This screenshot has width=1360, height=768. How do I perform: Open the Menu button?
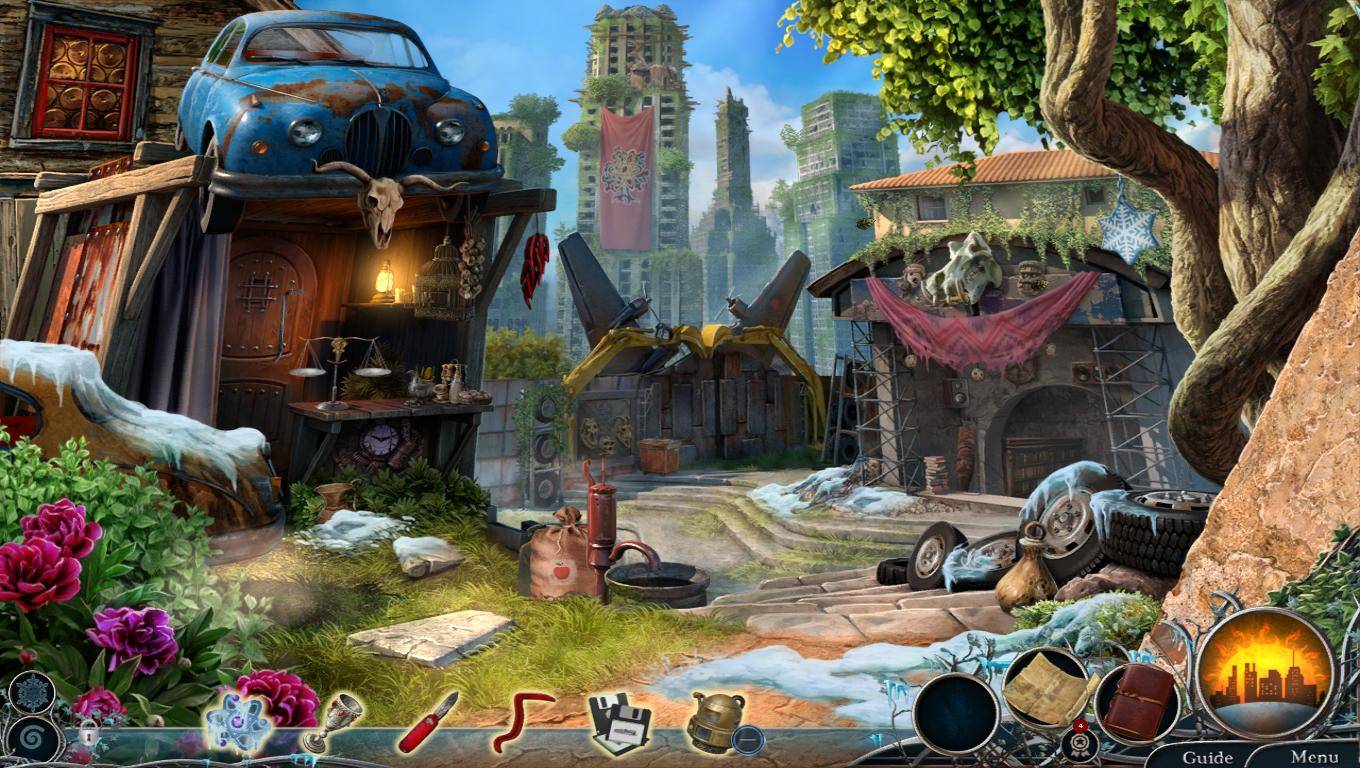click(x=1314, y=756)
